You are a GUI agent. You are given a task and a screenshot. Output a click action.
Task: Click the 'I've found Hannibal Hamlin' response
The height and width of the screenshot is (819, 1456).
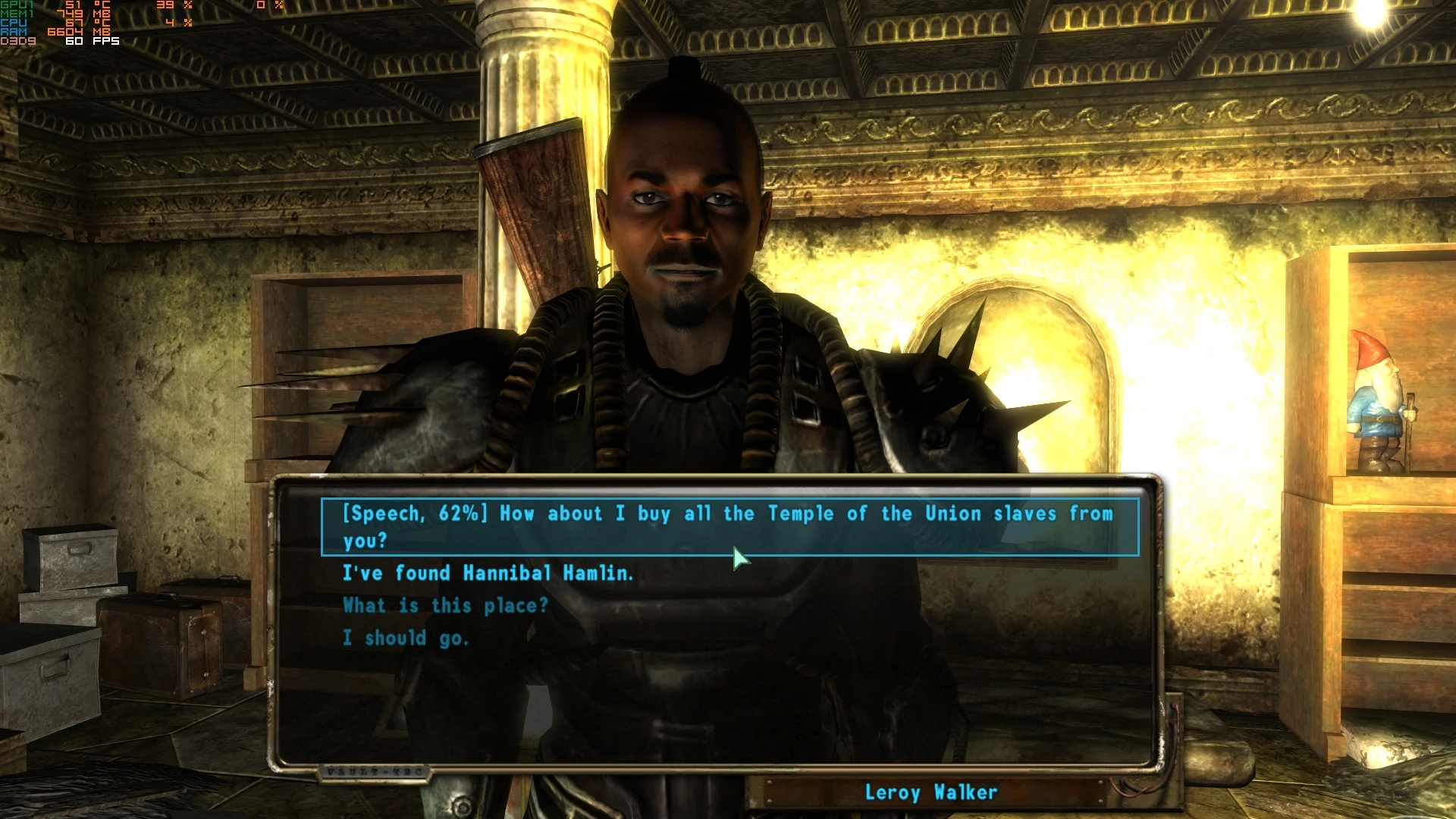pyautogui.click(x=489, y=574)
